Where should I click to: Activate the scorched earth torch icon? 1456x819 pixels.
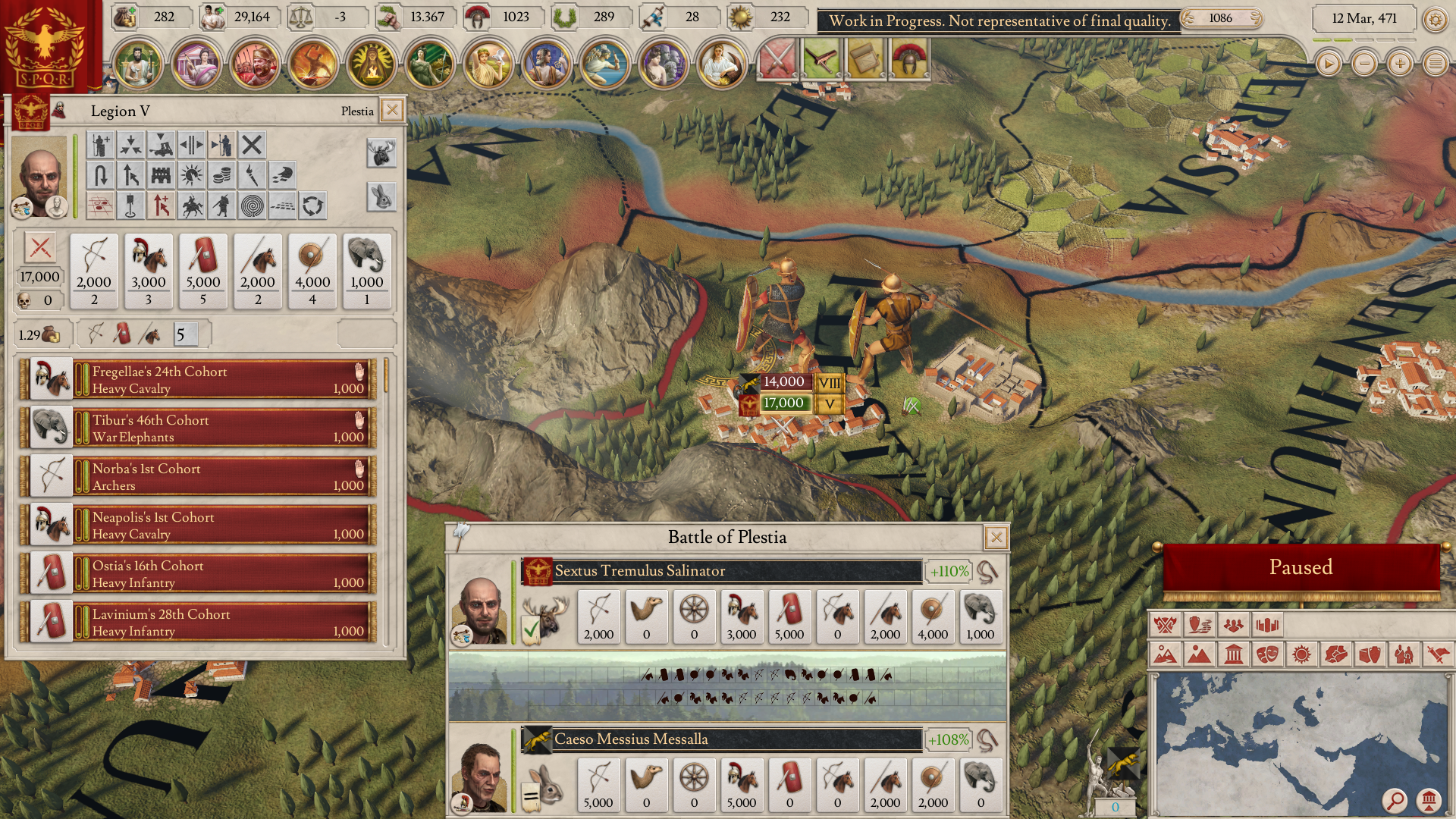pyautogui.click(x=252, y=174)
